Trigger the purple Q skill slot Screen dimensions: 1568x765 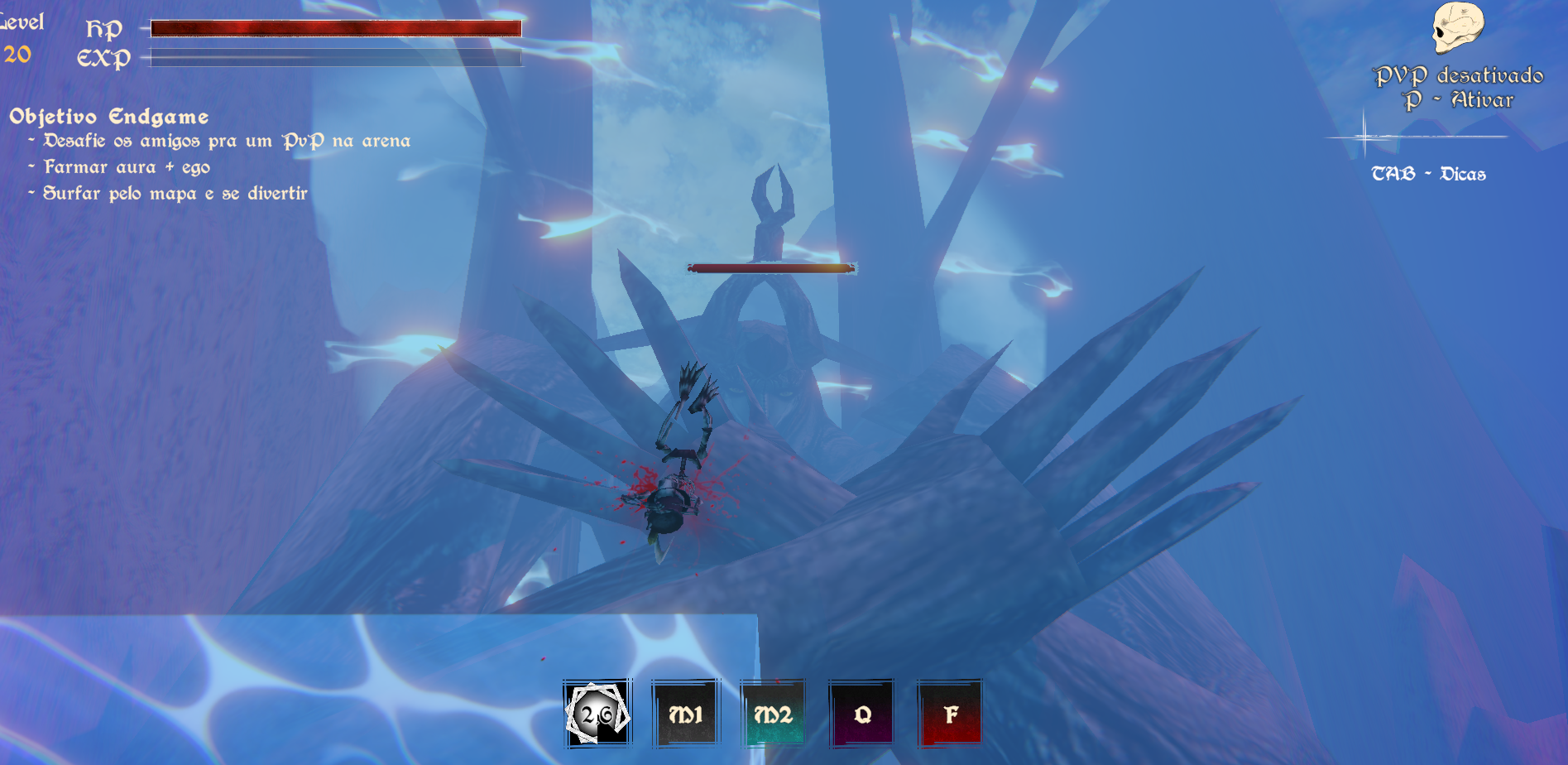point(861,714)
